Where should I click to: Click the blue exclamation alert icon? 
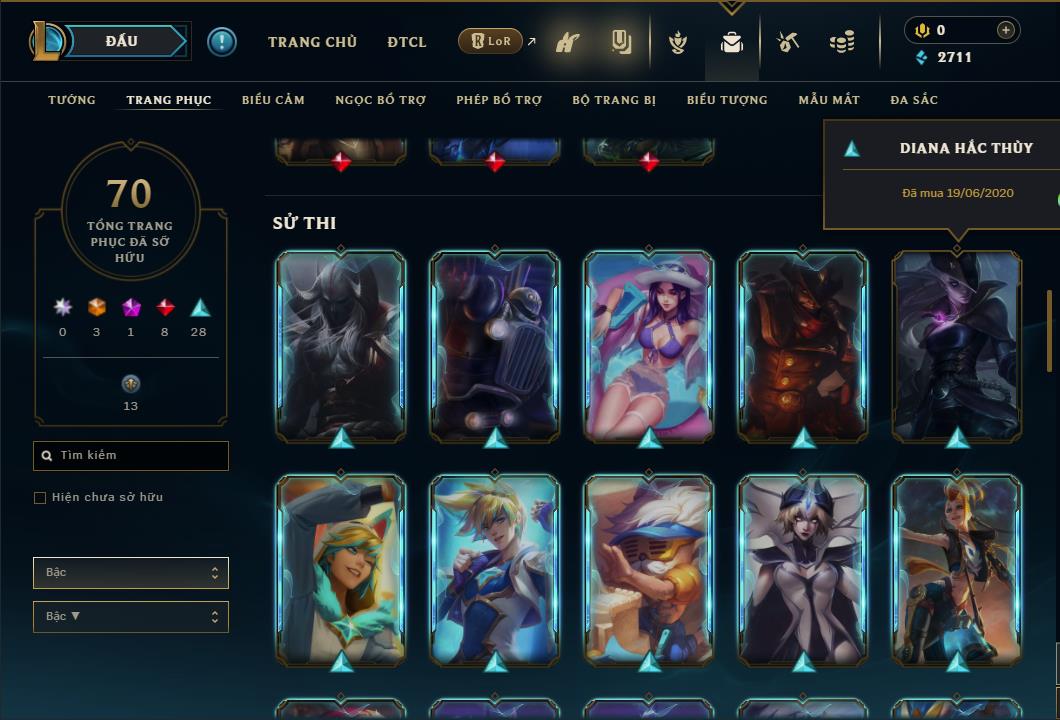[x=222, y=42]
